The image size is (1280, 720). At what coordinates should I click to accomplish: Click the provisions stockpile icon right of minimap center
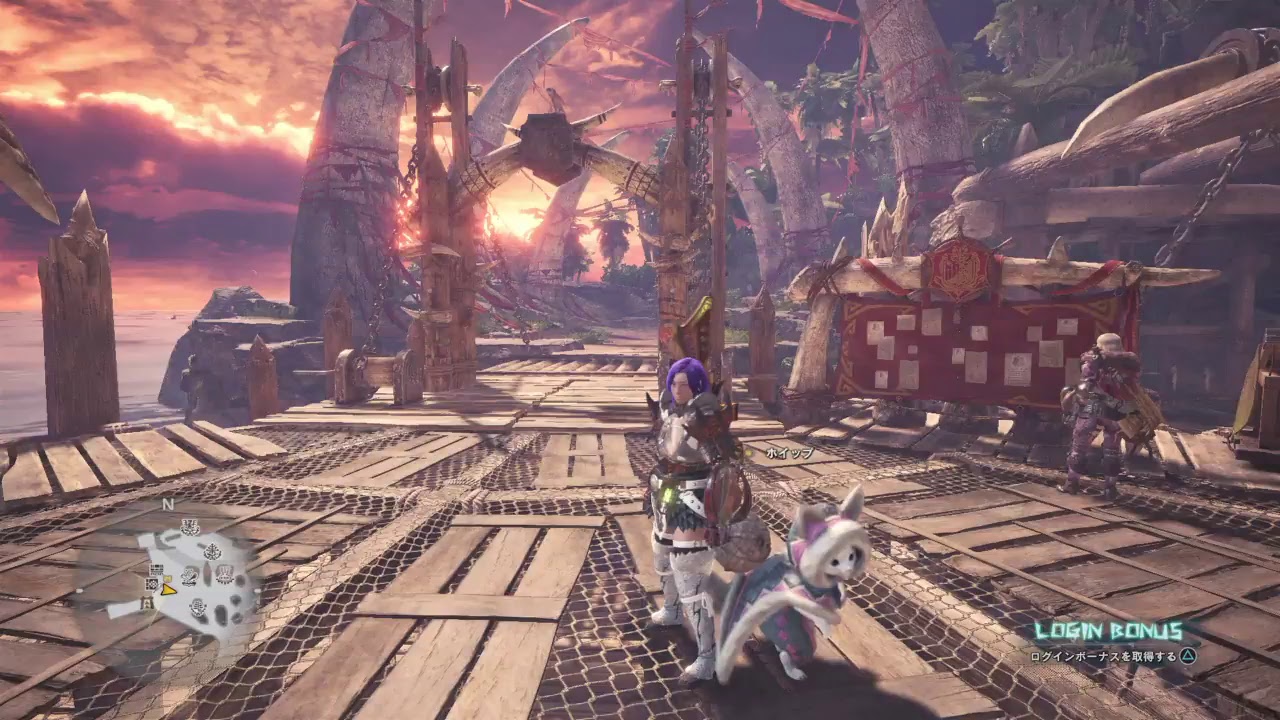[x=225, y=573]
